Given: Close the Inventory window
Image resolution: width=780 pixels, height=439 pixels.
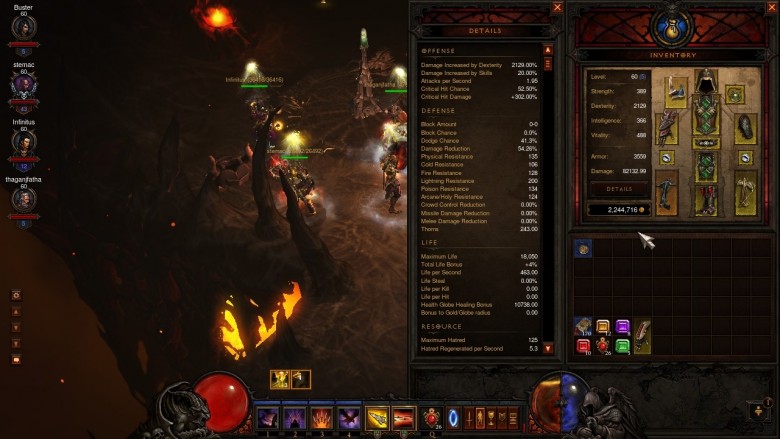Looking at the screenshot, I should [771, 7].
